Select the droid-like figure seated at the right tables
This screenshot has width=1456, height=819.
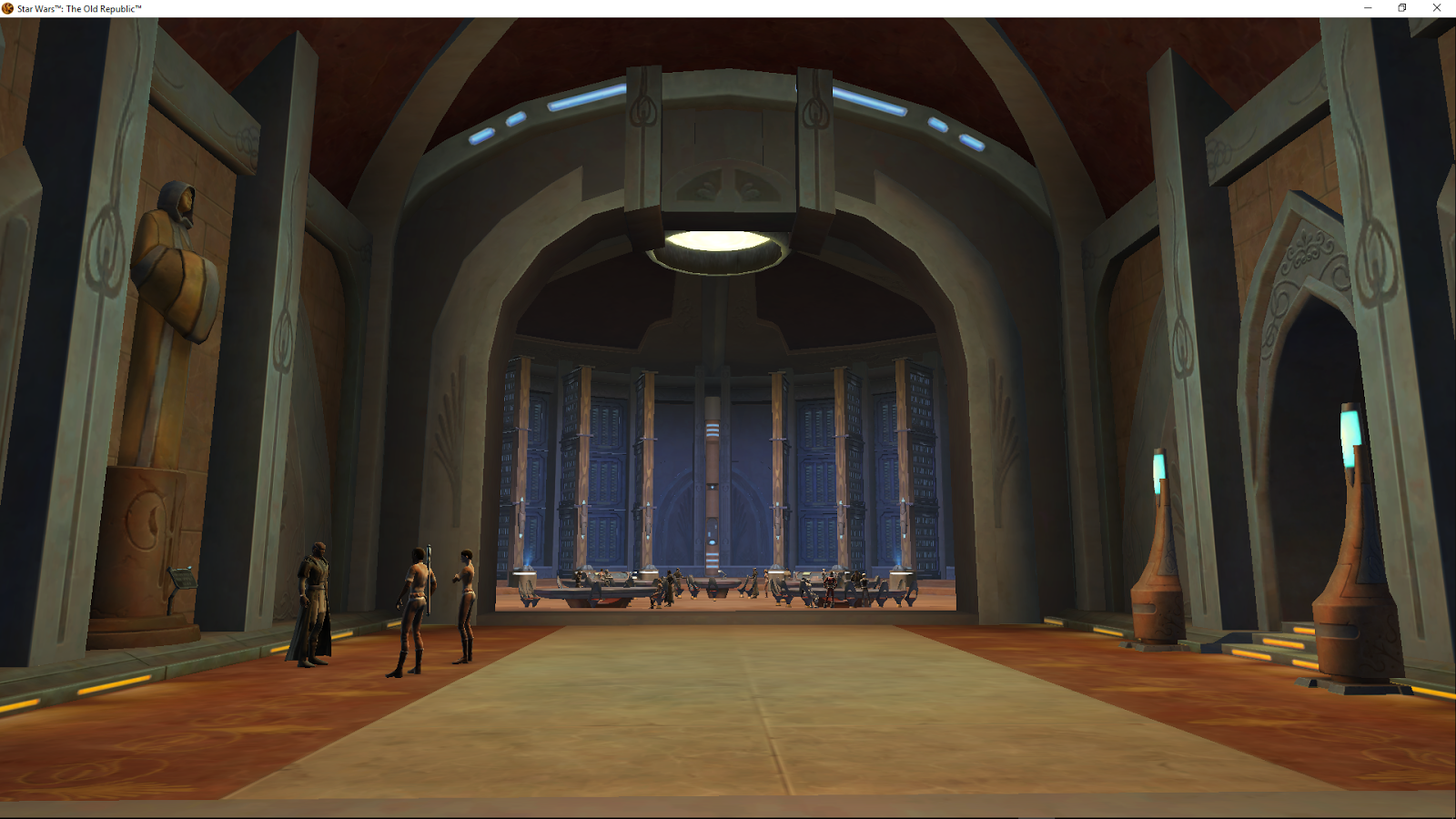pos(809,589)
